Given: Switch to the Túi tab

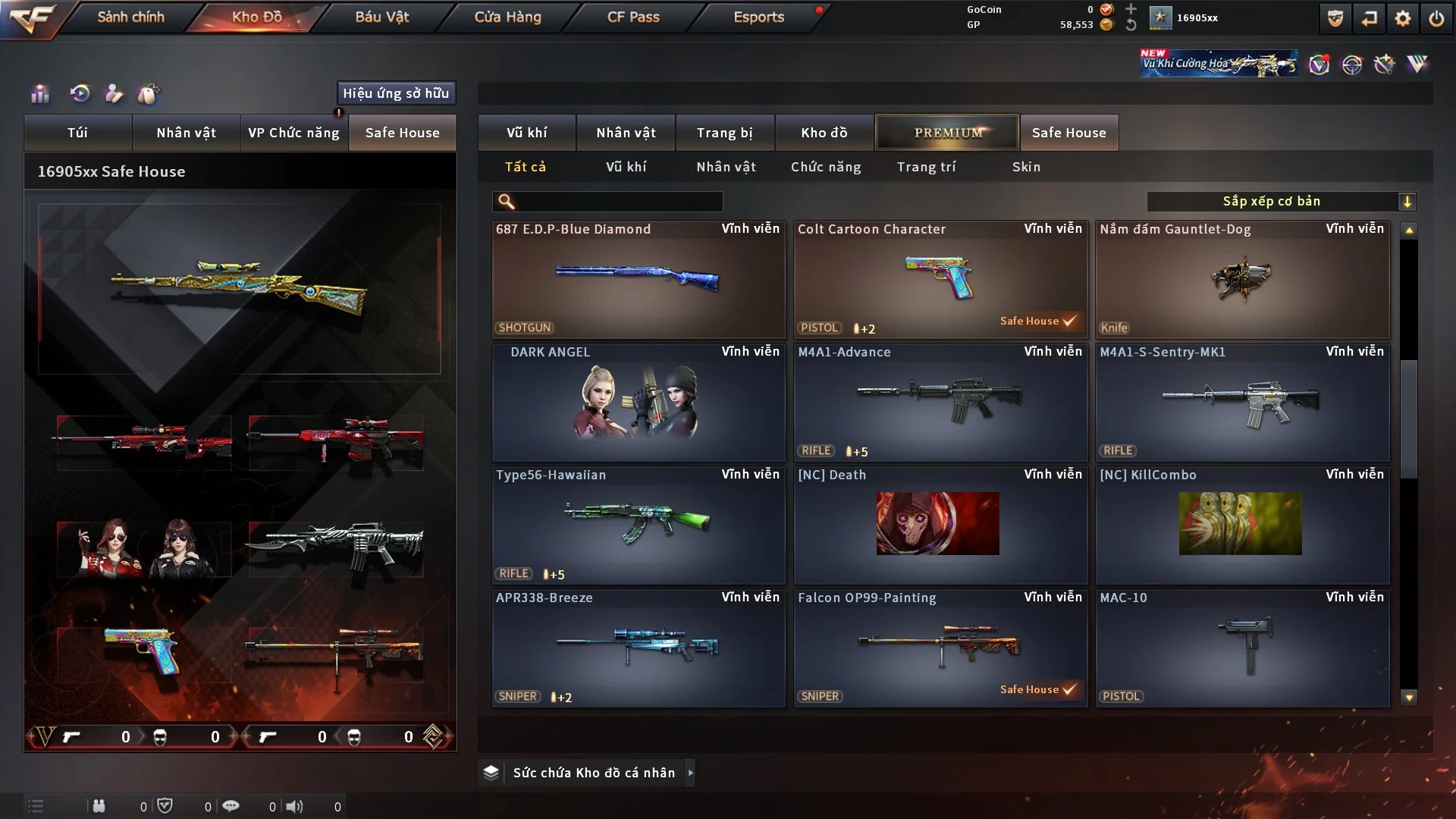Looking at the screenshot, I should coord(77,133).
